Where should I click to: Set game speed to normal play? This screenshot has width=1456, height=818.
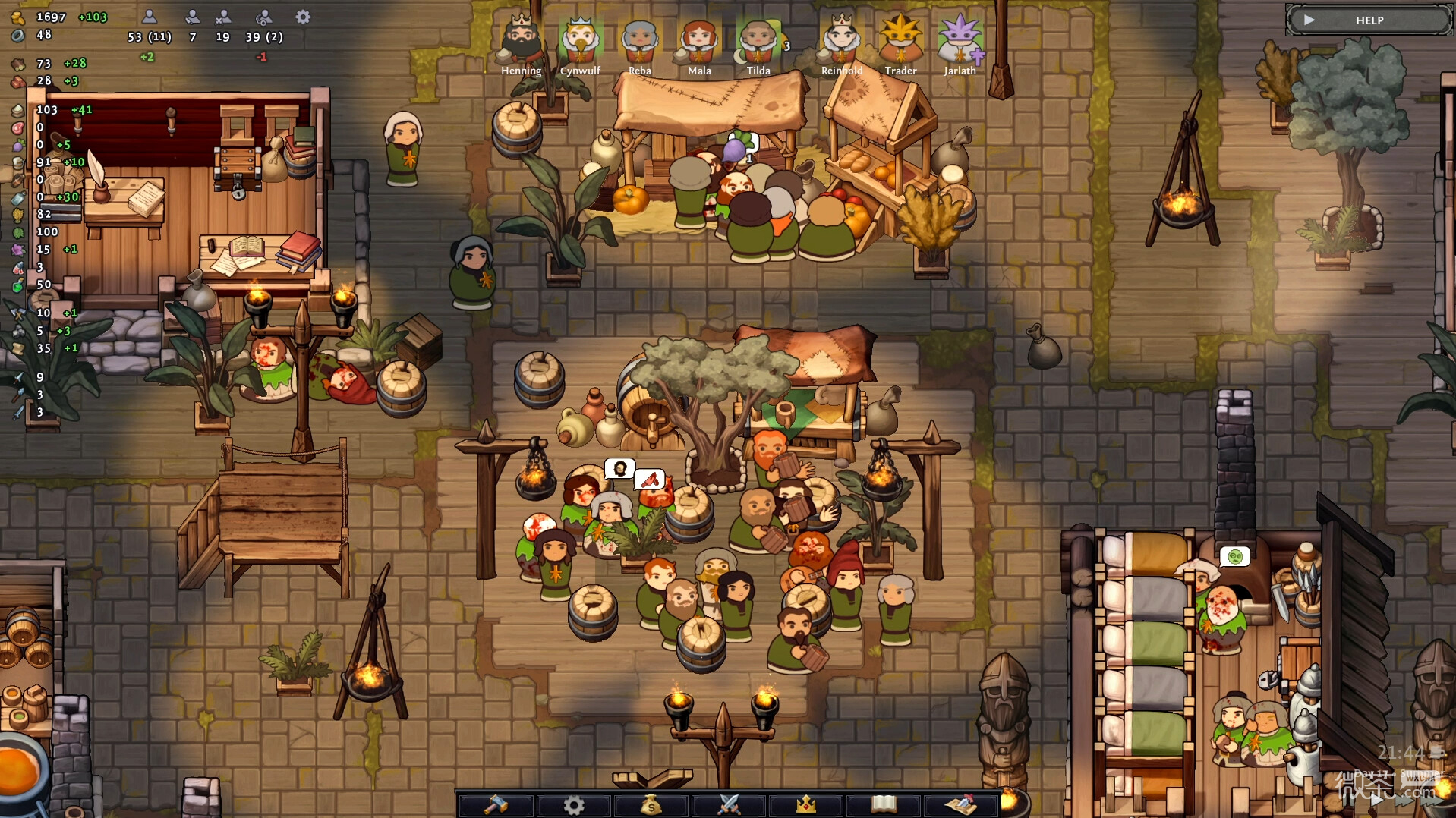1376,798
